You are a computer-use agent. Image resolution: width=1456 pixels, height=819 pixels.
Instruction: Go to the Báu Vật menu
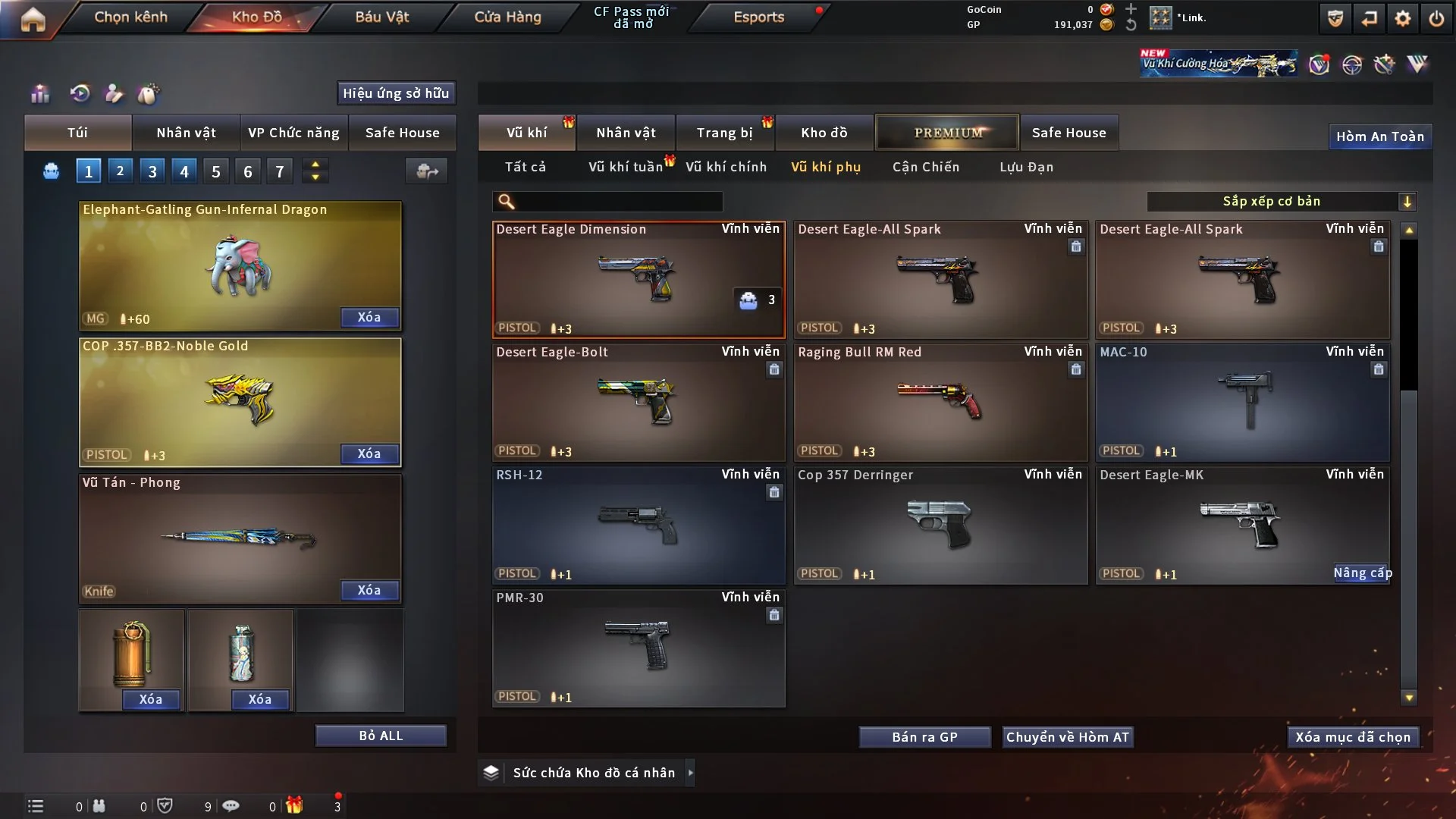381,17
